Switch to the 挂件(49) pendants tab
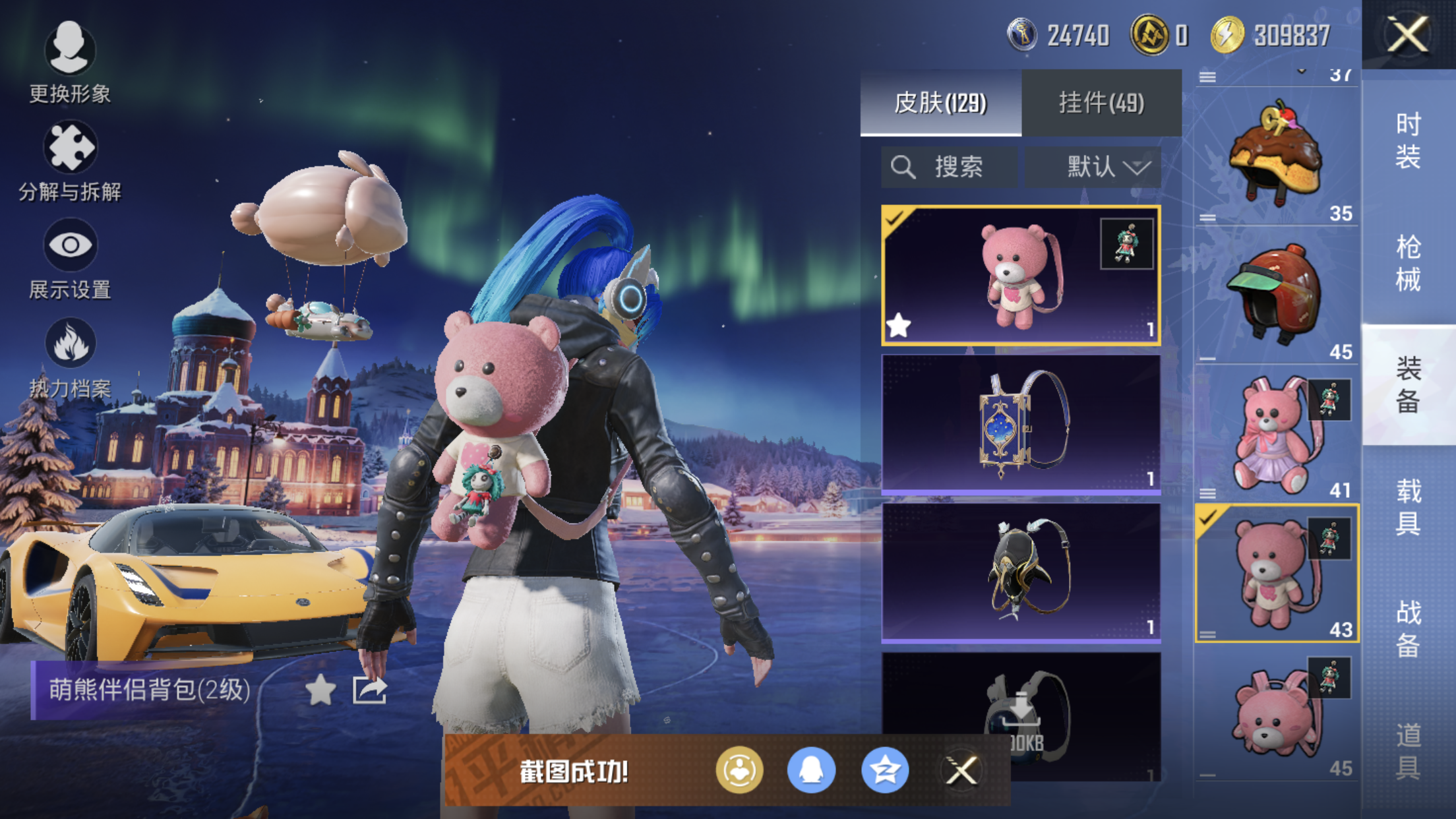 1101,103
